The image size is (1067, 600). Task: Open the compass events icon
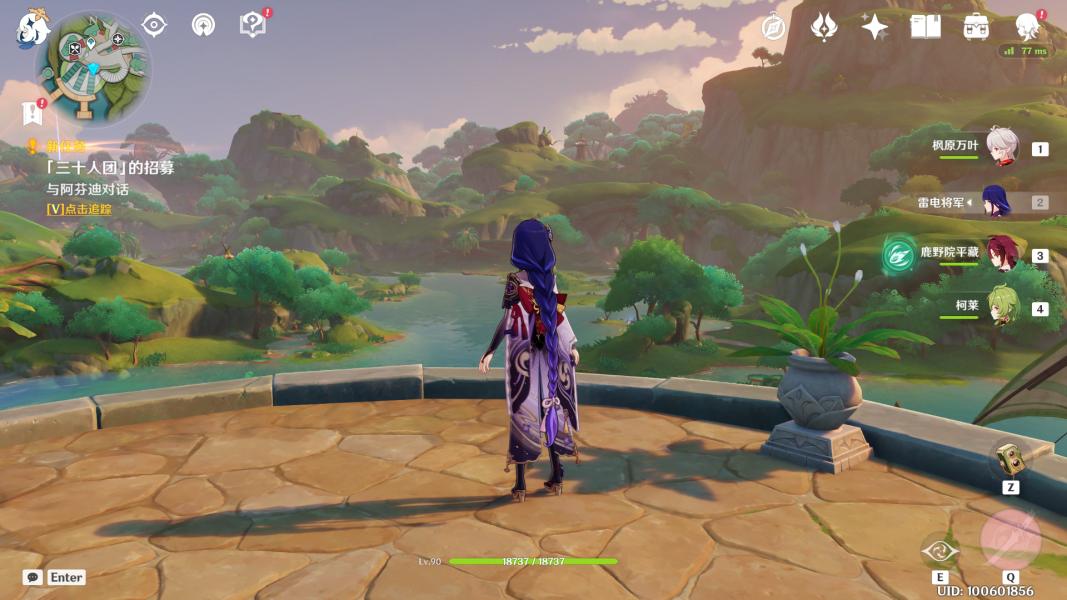(772, 27)
